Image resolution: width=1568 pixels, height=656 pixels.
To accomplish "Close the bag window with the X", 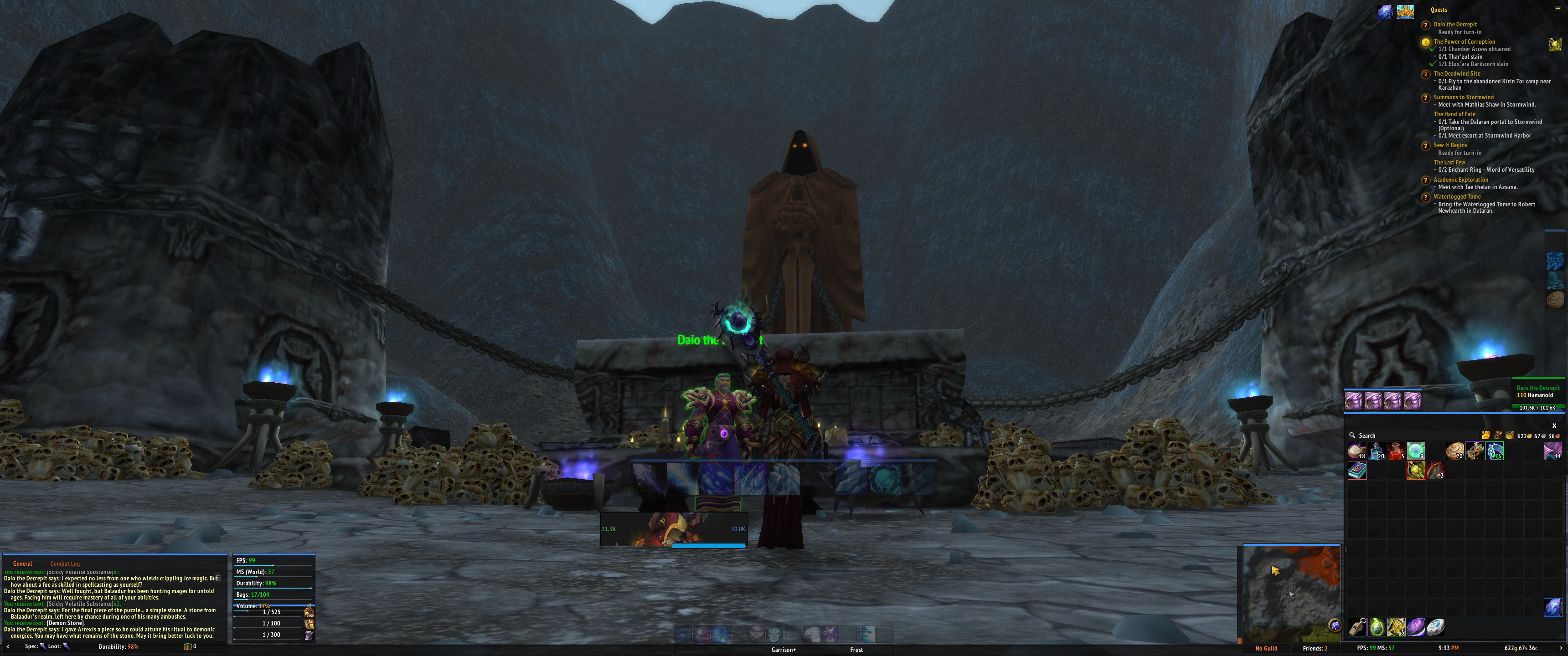I will 1554,425.
